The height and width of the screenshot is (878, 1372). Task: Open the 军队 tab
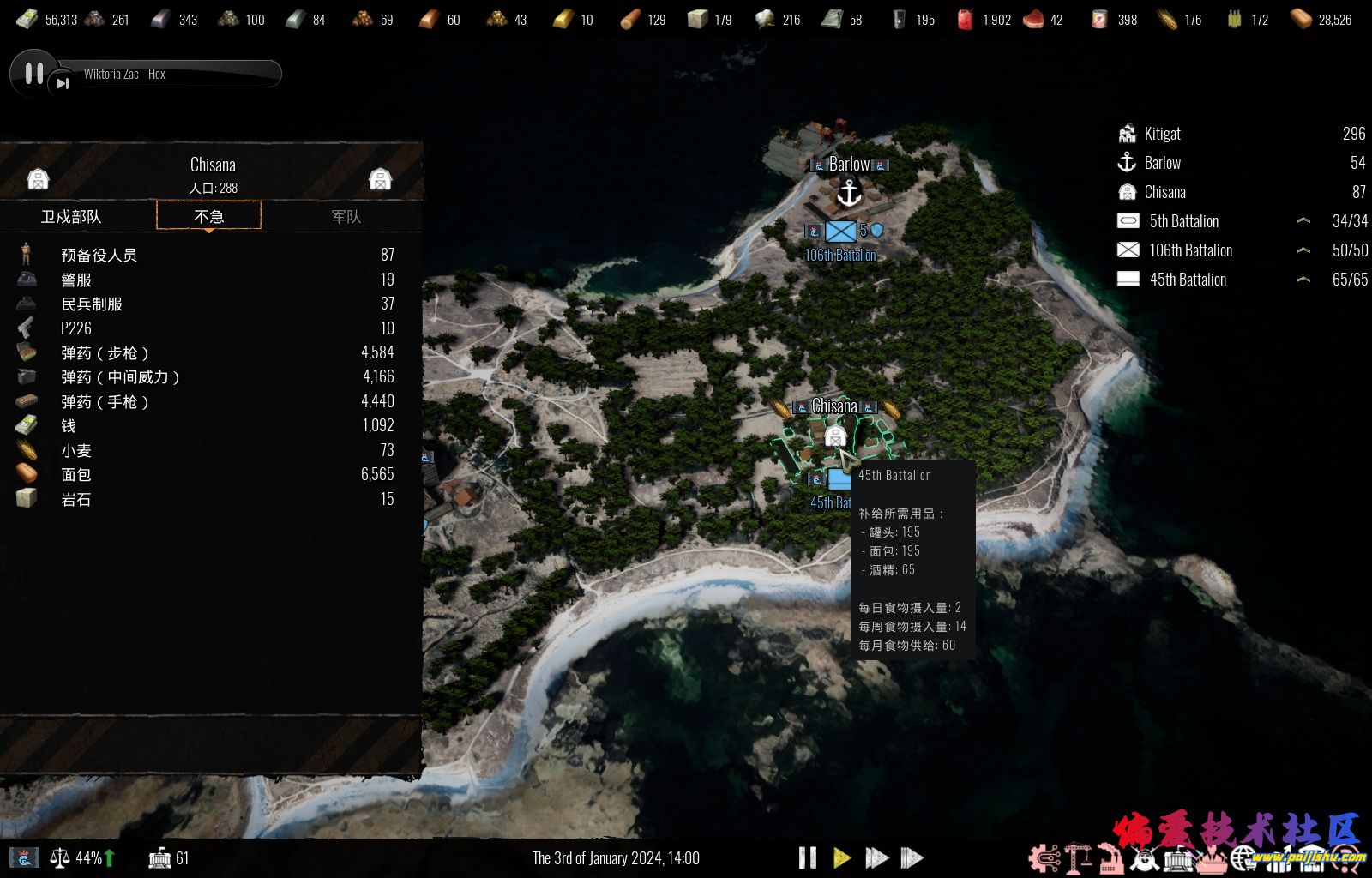point(346,217)
